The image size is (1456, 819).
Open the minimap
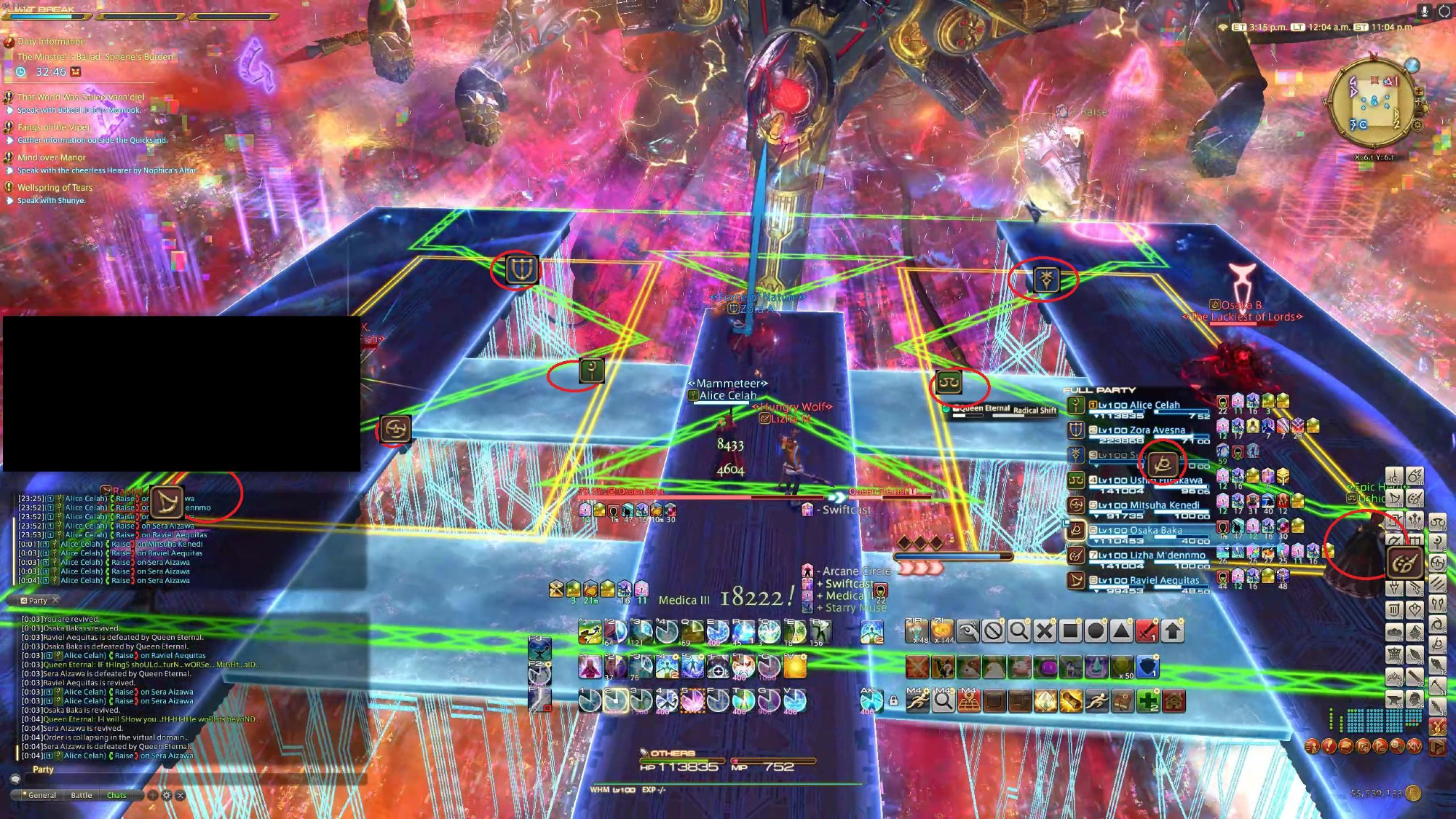tap(1372, 103)
